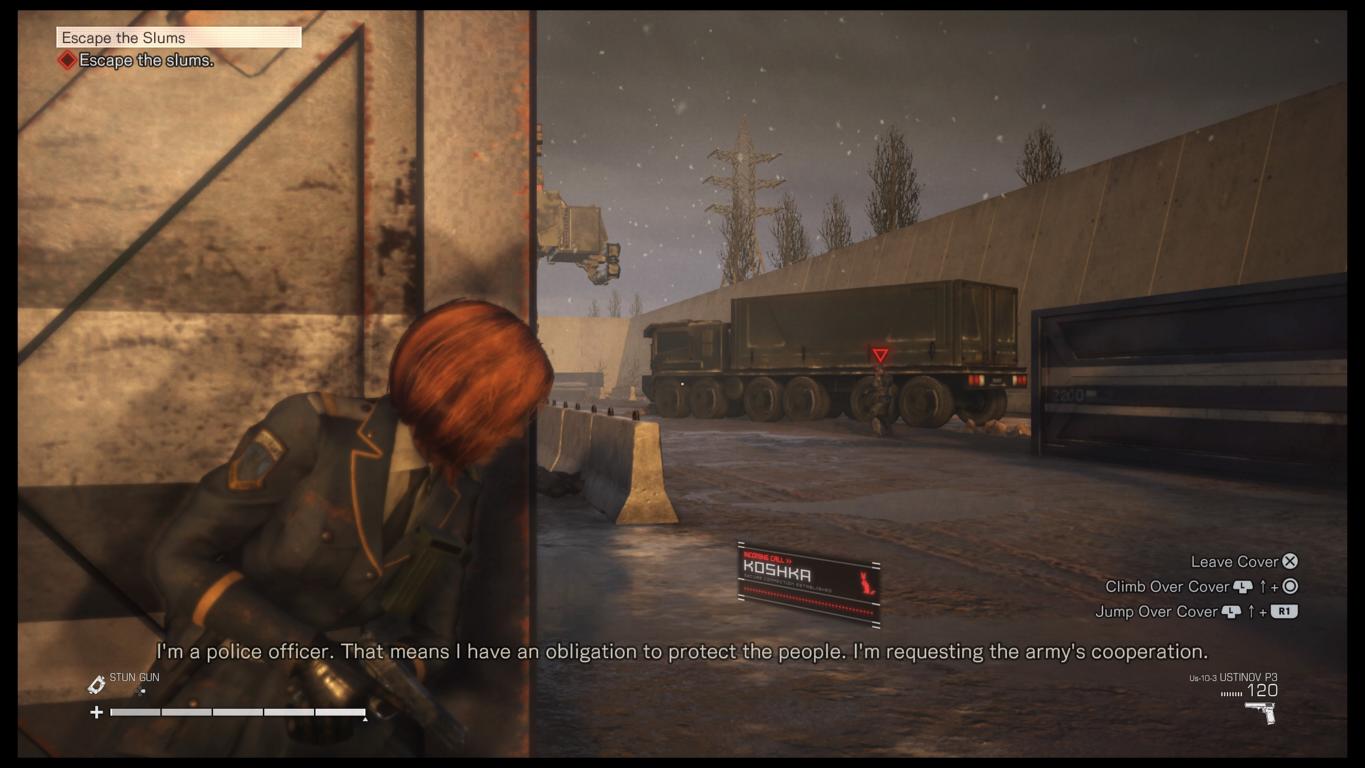Select the Stun Gun gadget icon
This screenshot has width=1365, height=768.
97,684
